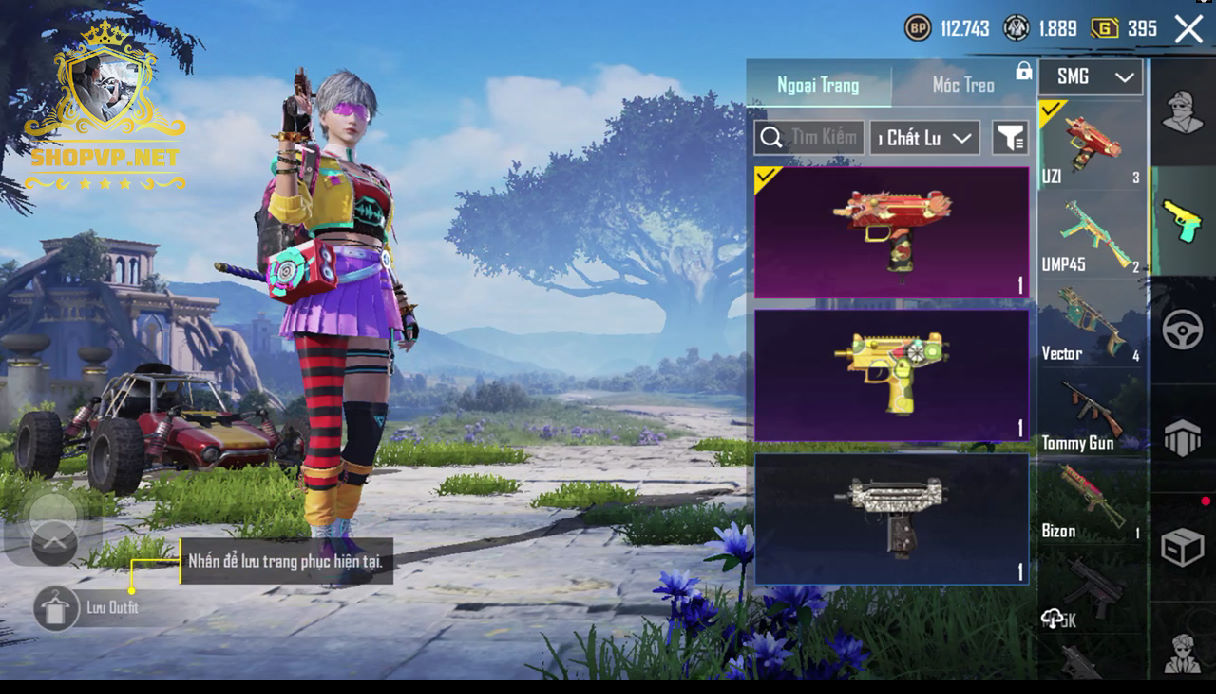Image resolution: width=1216 pixels, height=694 pixels.
Task: Select the yellow pistol weapon category
Action: pyautogui.click(x=1182, y=221)
